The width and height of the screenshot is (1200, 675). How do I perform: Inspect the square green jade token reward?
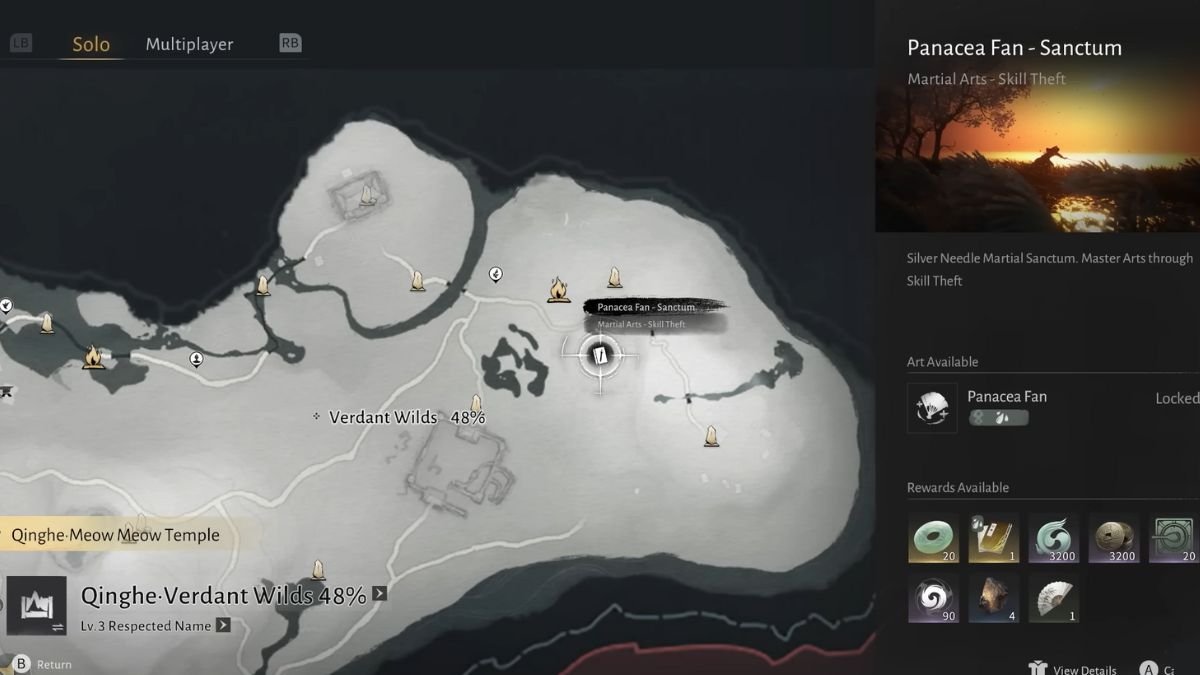pyautogui.click(x=1173, y=538)
